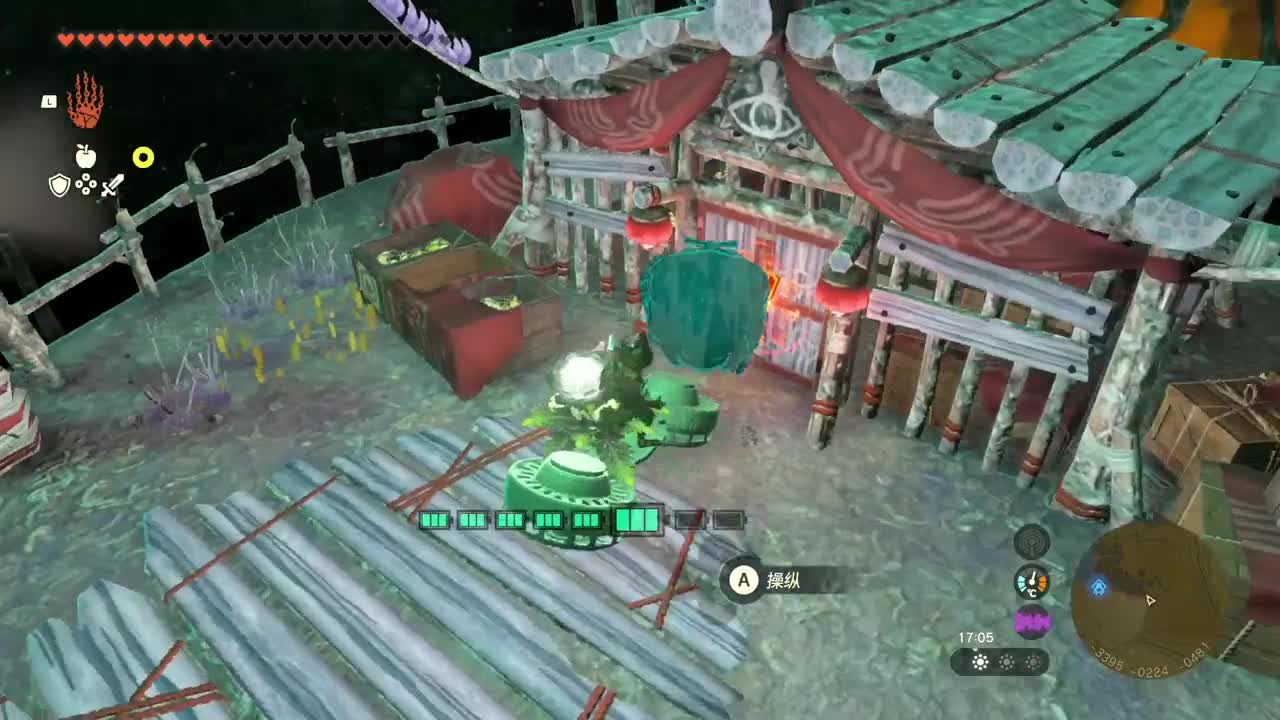Click the L button prompt beside the ability icon
1280x720 pixels.
point(46,101)
